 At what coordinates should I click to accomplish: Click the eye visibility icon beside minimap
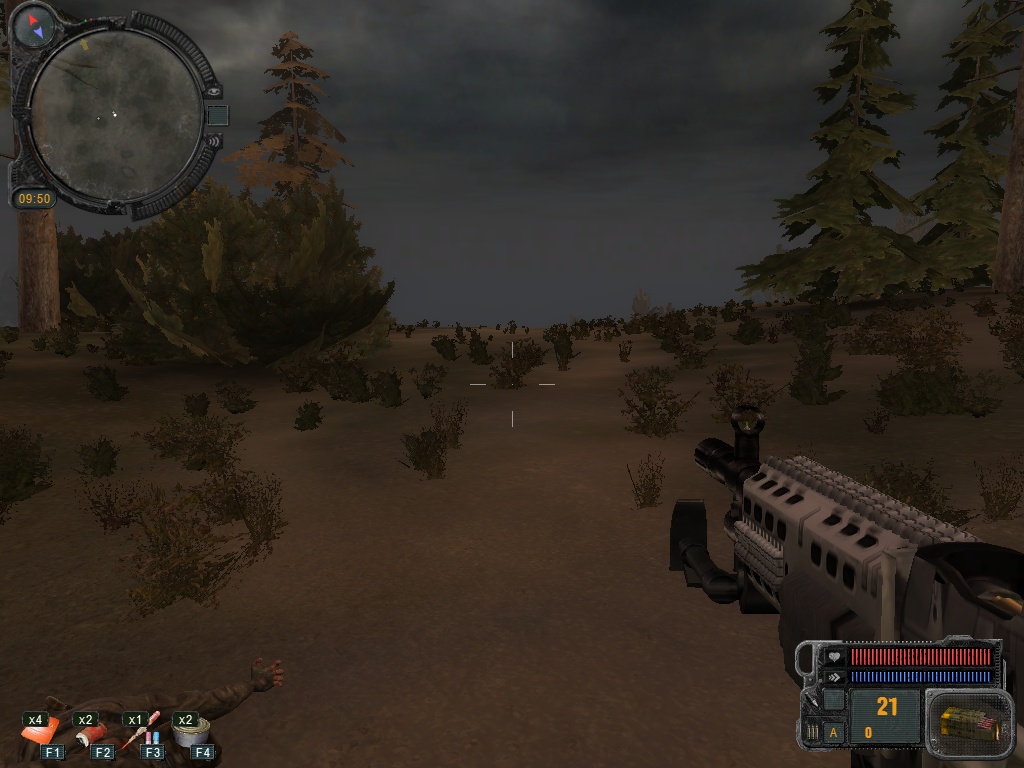(x=212, y=90)
